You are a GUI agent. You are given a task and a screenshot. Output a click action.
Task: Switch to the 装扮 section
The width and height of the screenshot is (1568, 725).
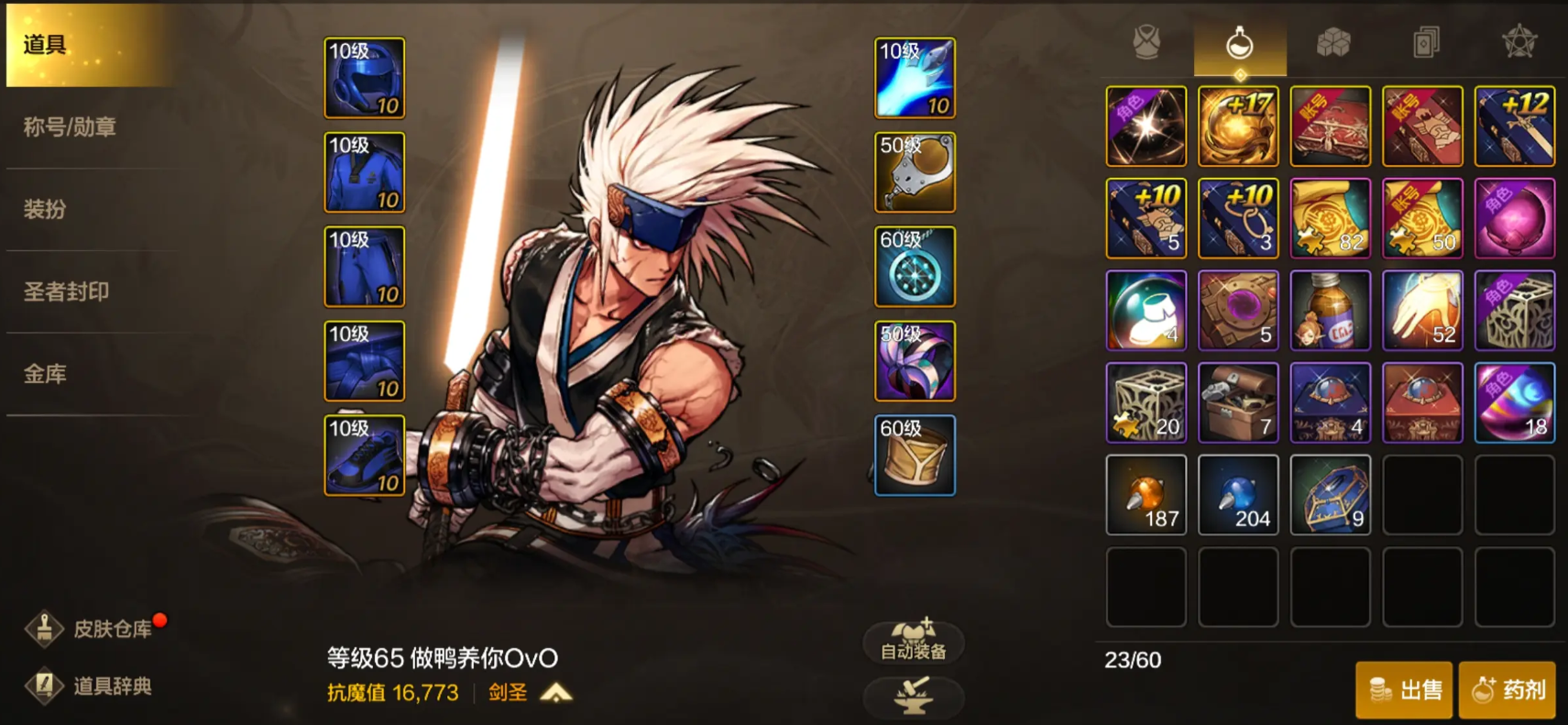[x=45, y=209]
